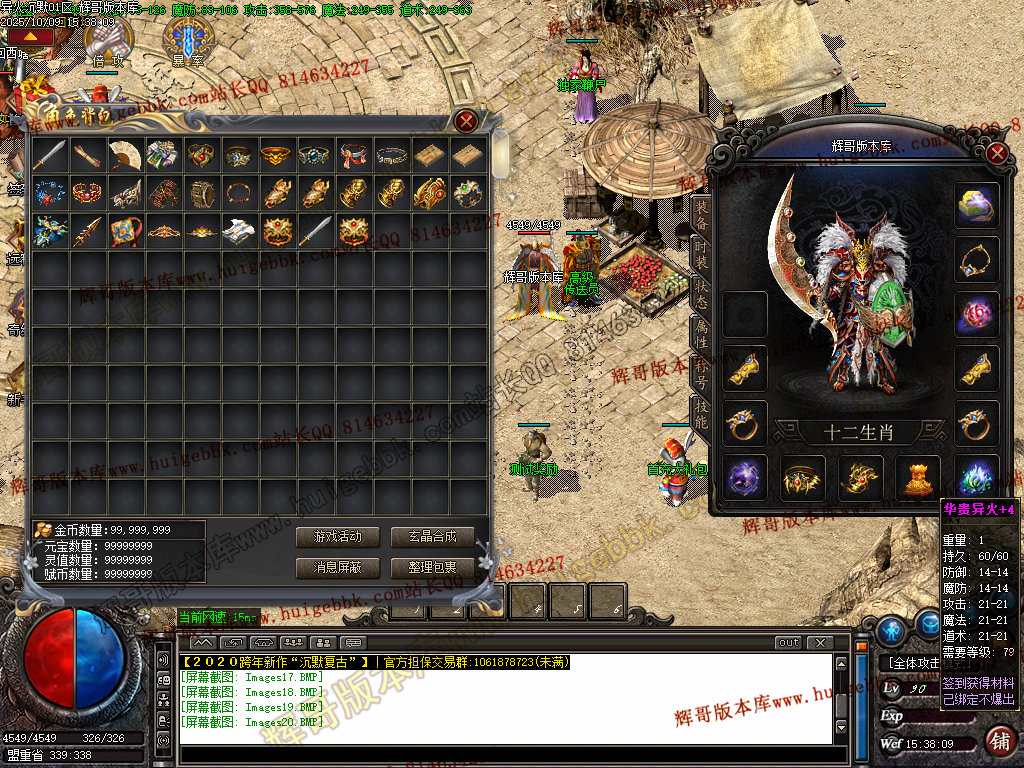Image resolution: width=1024 pixels, height=768 pixels.
Task: Click the chat window's out button
Action: pos(788,642)
